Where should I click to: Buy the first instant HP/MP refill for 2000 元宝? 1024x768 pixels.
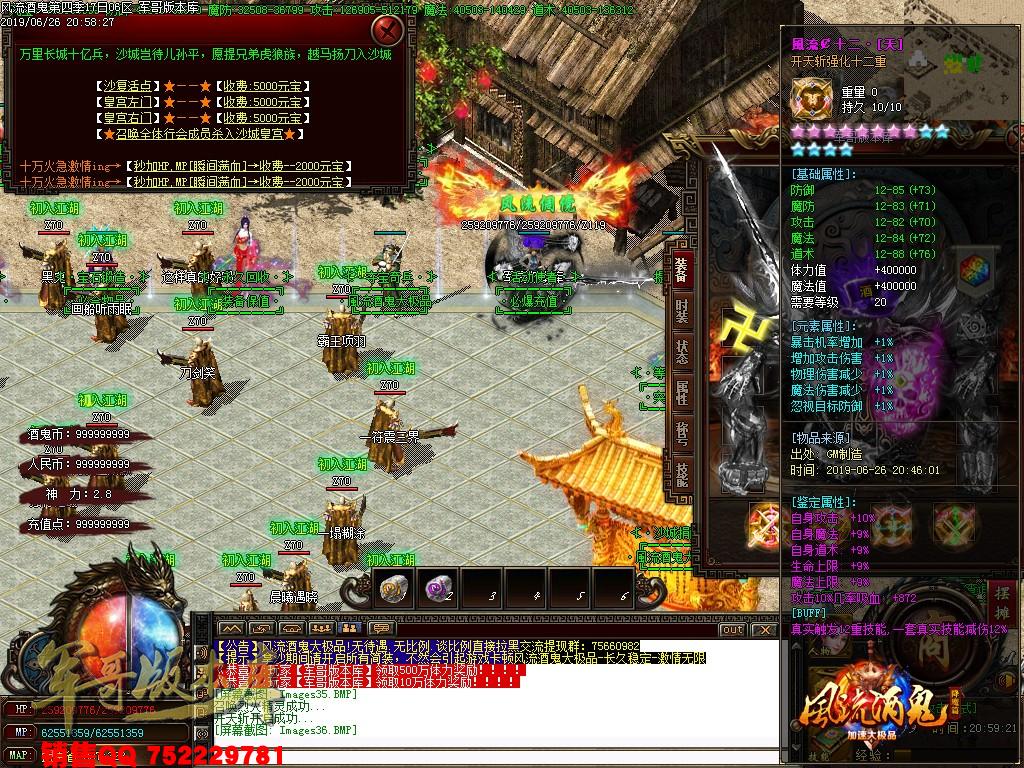[x=237, y=166]
